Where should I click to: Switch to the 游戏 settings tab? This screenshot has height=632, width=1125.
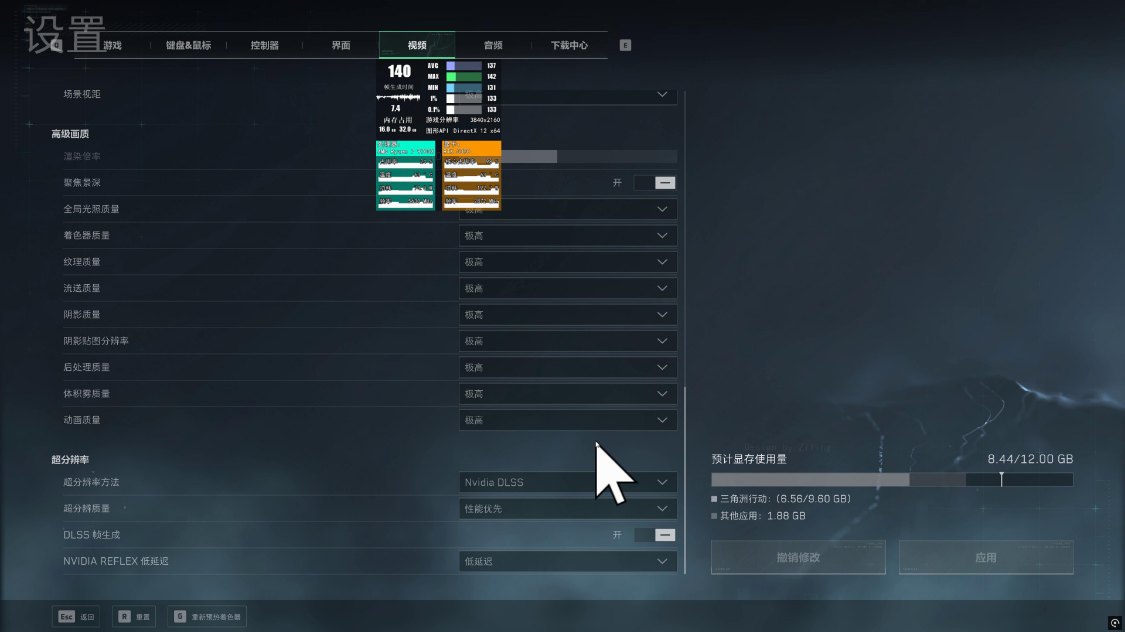[x=112, y=45]
